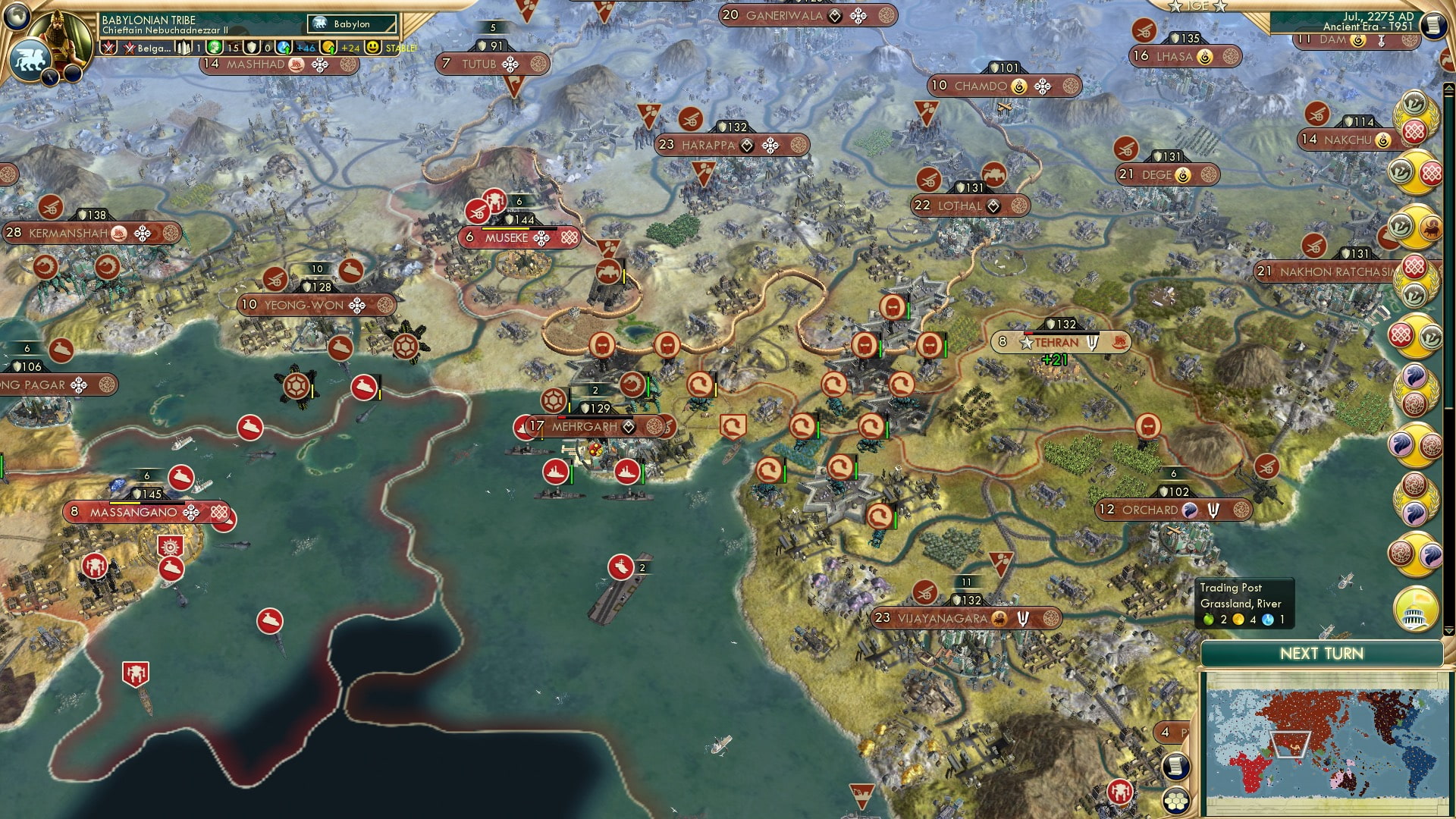This screenshot has width=1456, height=819.
Task: Toggle strategic view with the hexagon icon
Action: coord(1177,802)
